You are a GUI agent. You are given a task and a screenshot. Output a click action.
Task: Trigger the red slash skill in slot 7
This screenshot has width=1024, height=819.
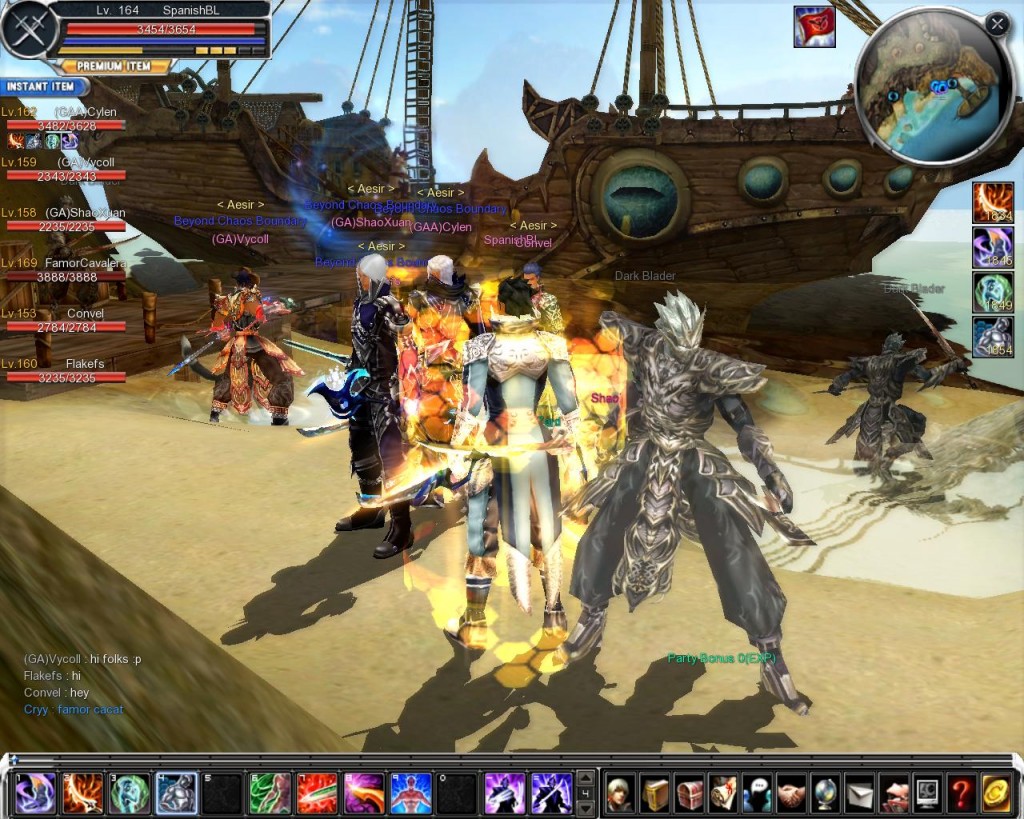point(316,794)
